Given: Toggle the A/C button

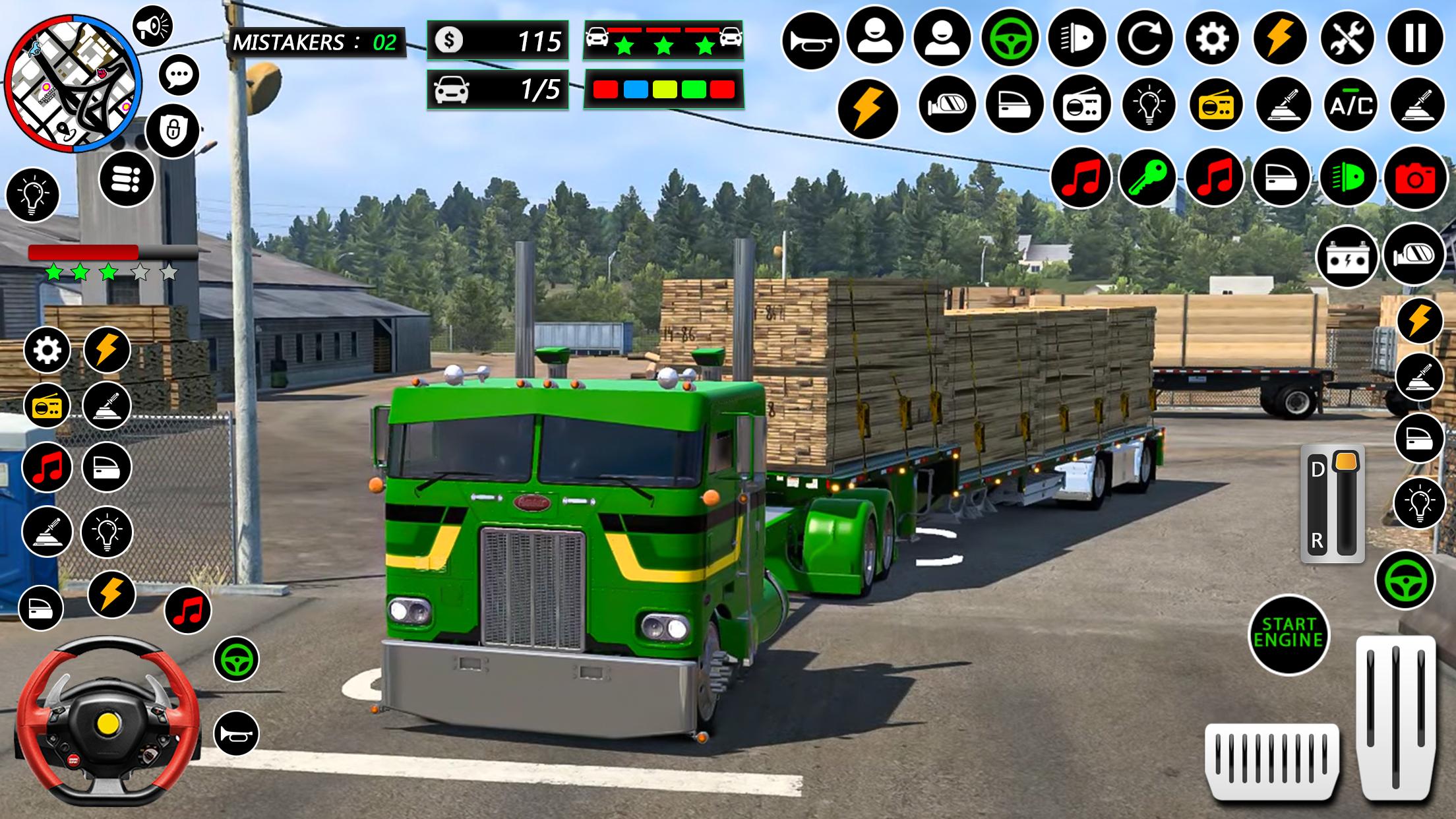Looking at the screenshot, I should click(x=1351, y=105).
